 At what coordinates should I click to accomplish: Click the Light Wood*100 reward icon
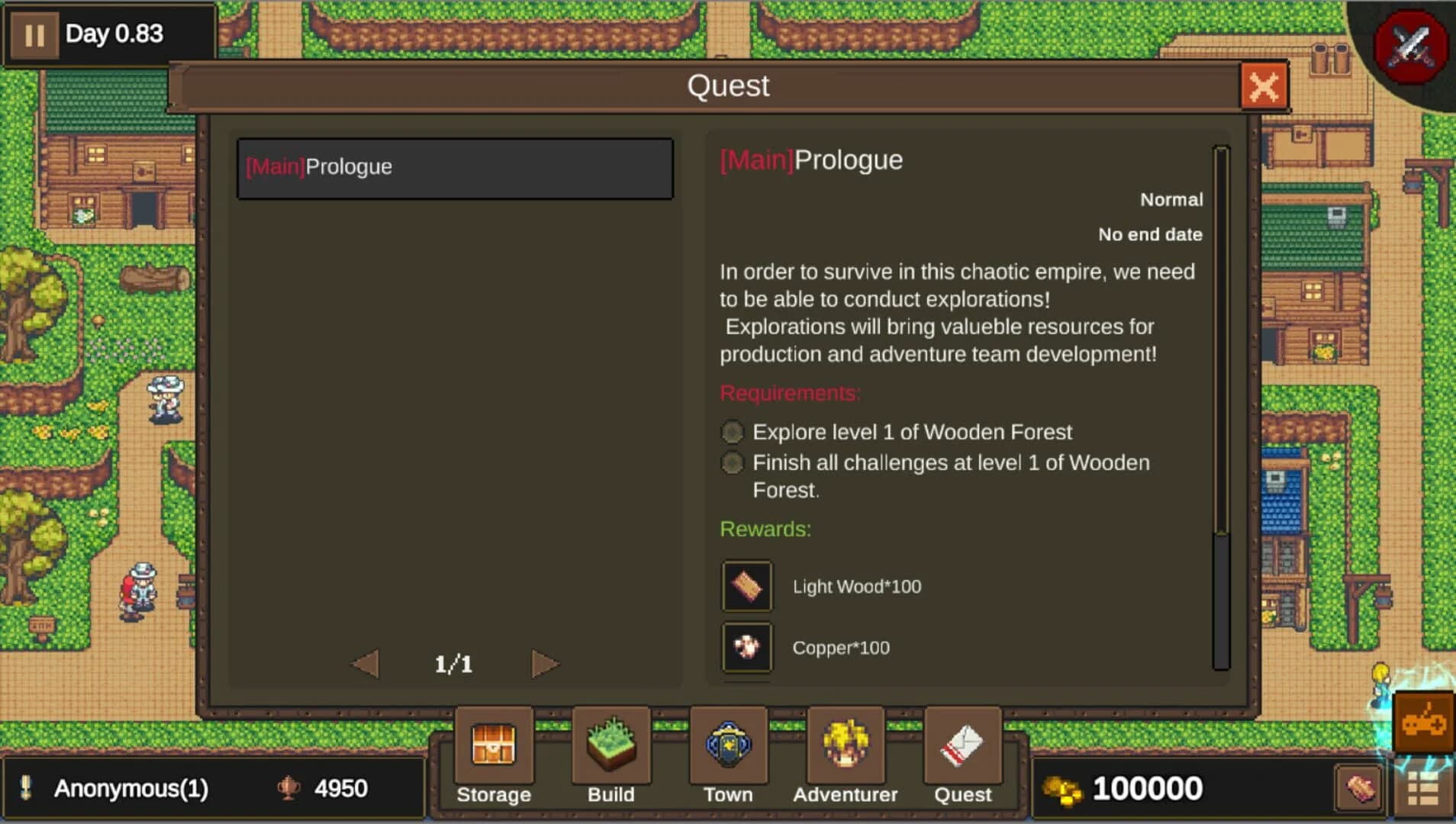(746, 586)
